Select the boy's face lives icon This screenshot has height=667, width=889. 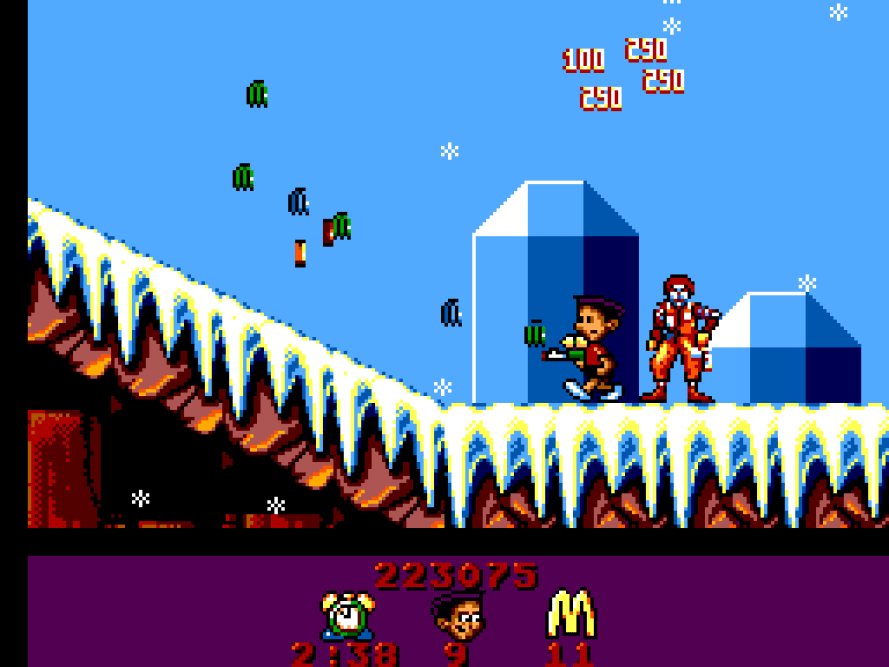(457, 616)
